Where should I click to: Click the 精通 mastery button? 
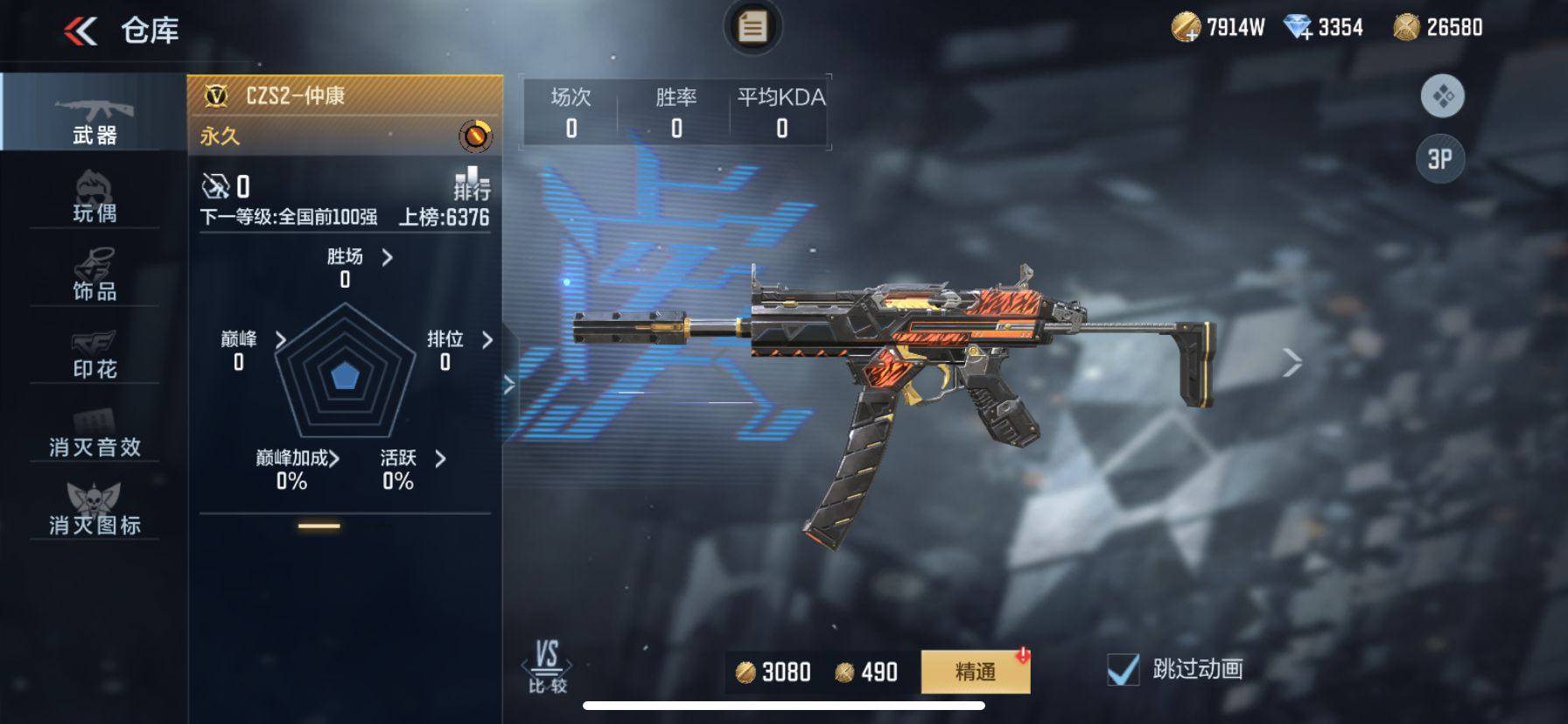pyautogui.click(x=975, y=672)
